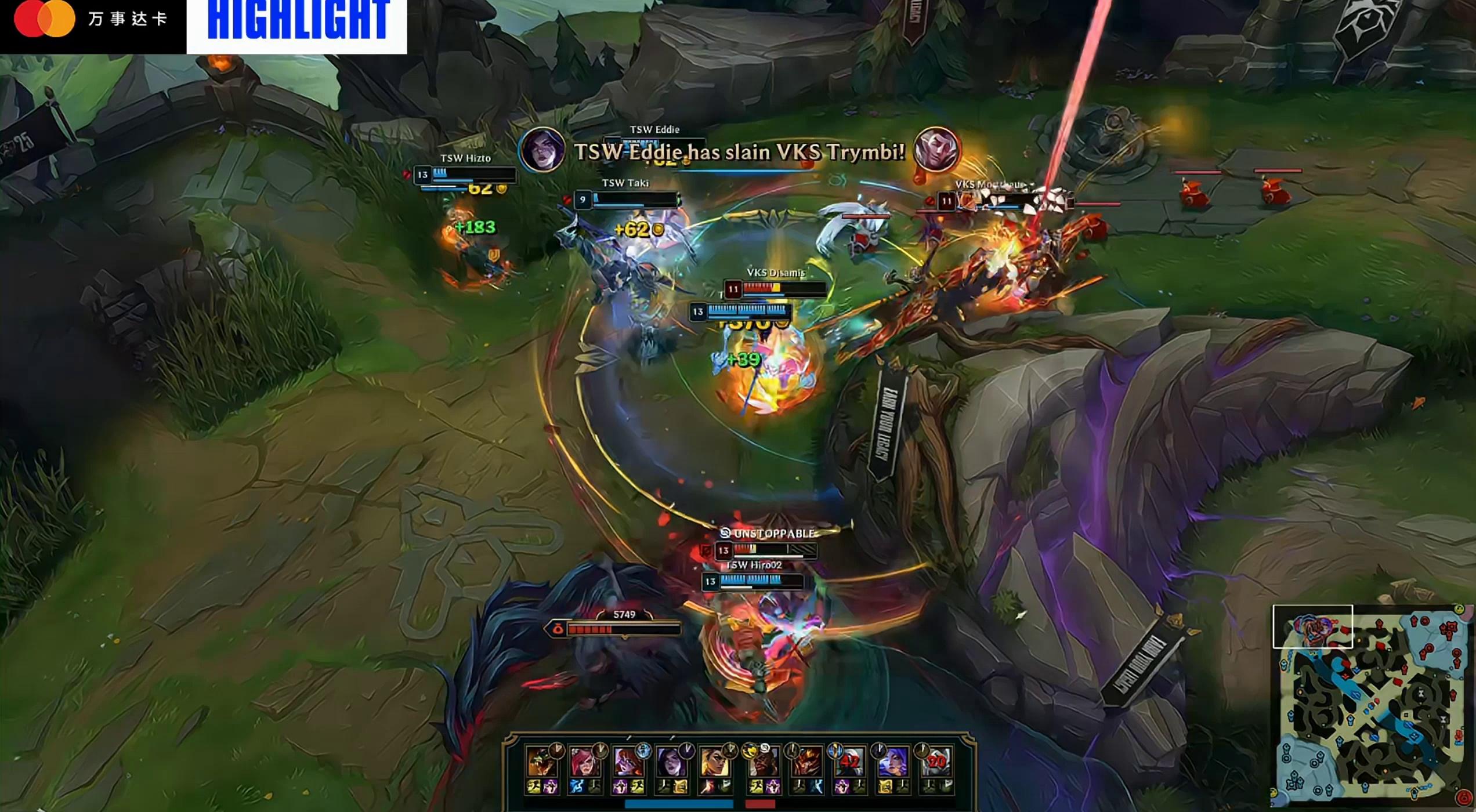Select the dead champion portrait showing 20
1476x812 pixels.
click(x=936, y=761)
